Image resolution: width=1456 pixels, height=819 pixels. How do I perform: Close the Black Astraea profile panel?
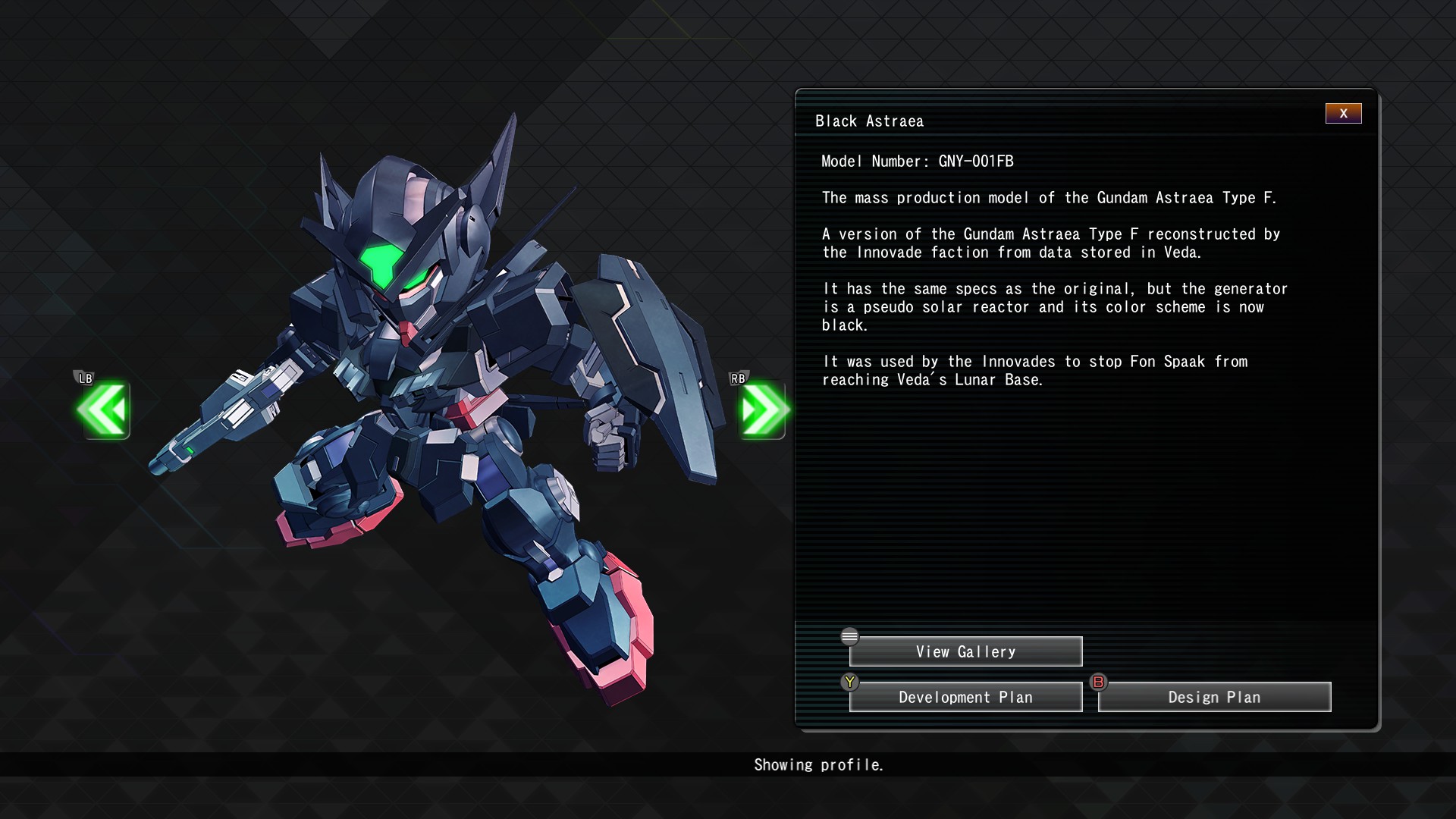pos(1343,114)
